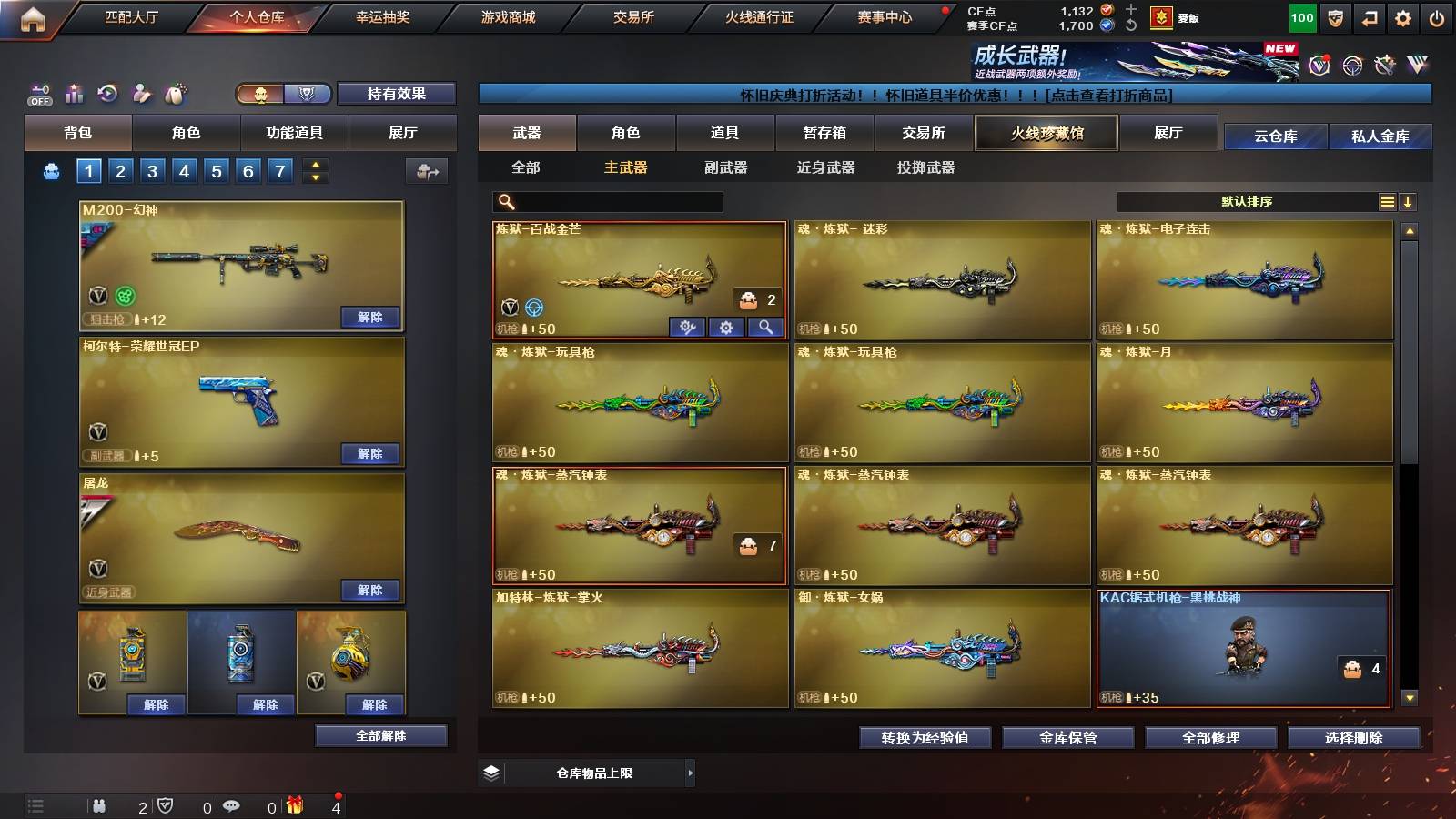Click the 持有效果 button above the backpack
1456x819 pixels.
397,94
